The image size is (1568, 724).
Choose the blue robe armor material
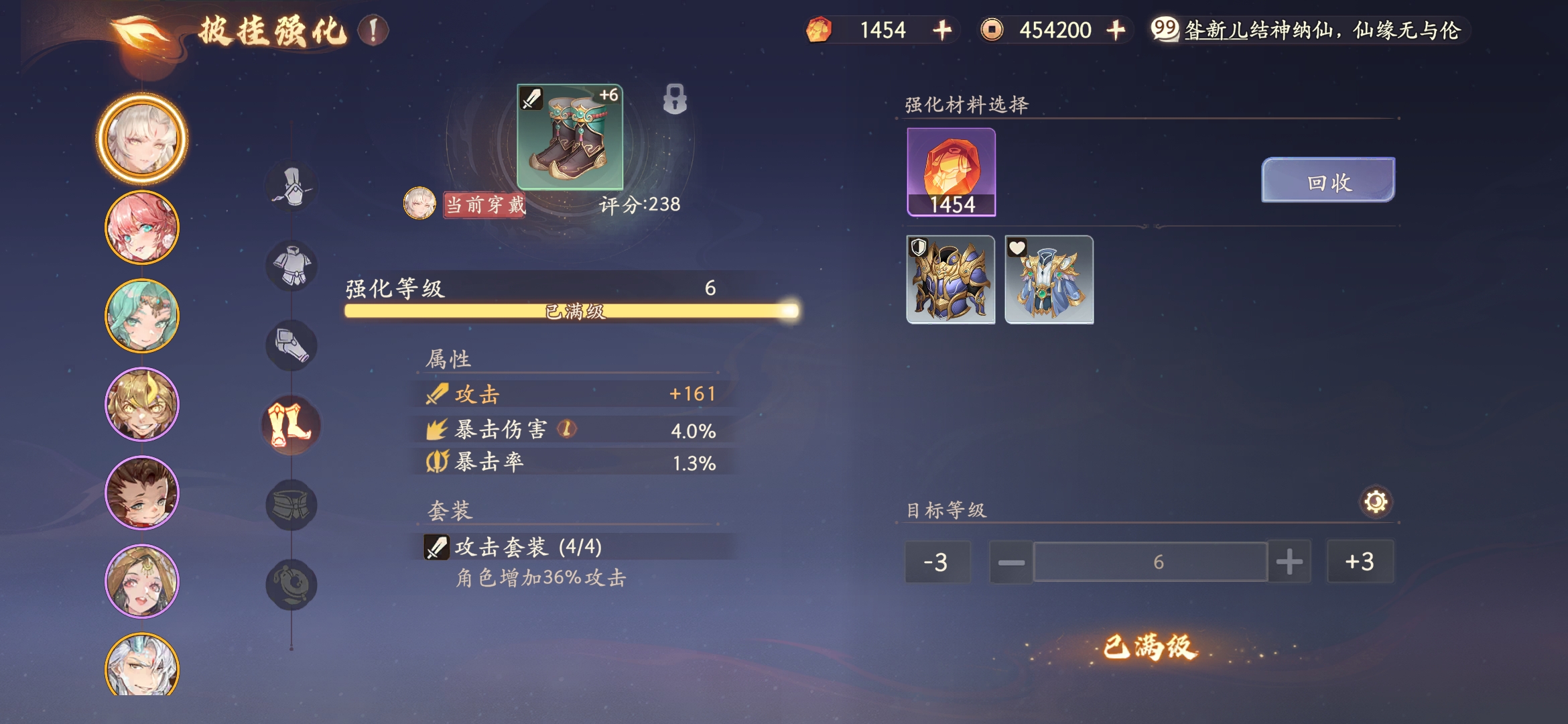tap(1049, 280)
